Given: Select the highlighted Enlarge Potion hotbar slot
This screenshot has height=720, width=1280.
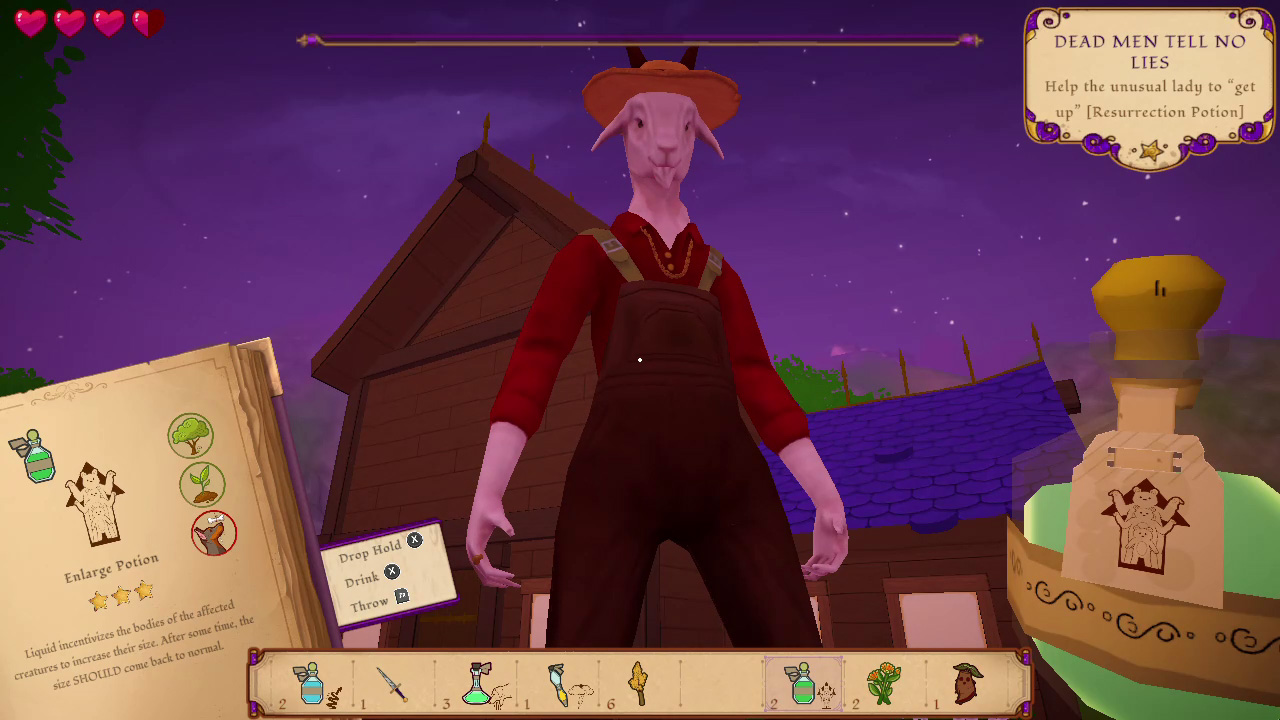Looking at the screenshot, I should 803,685.
